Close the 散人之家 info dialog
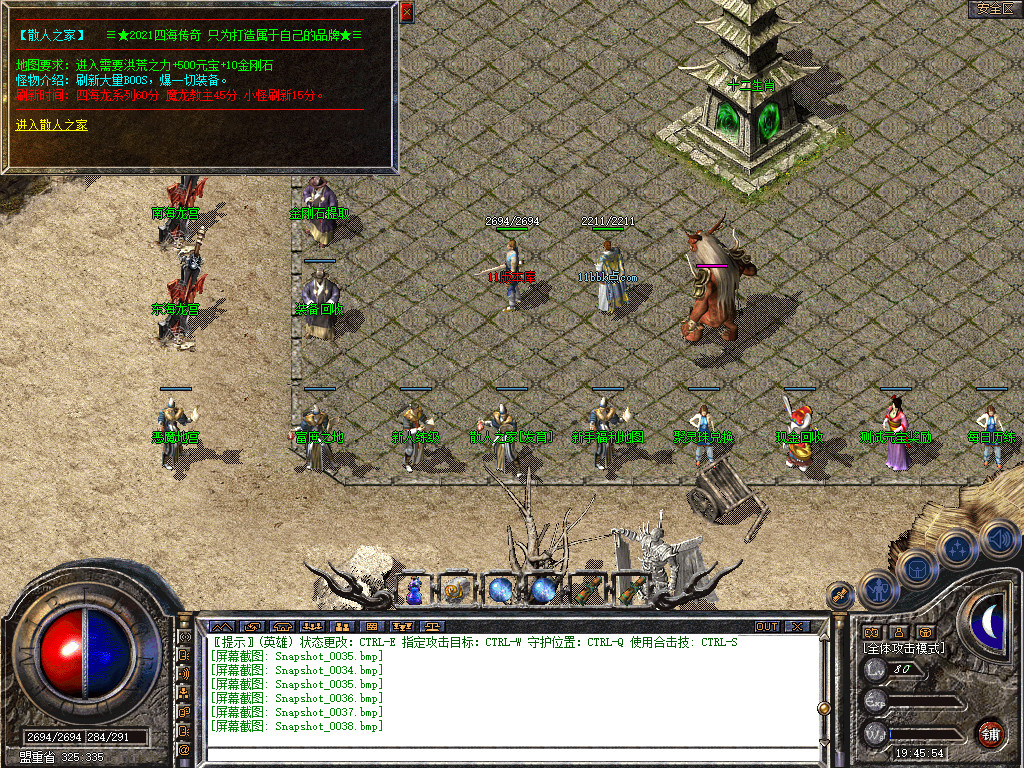 [x=406, y=12]
